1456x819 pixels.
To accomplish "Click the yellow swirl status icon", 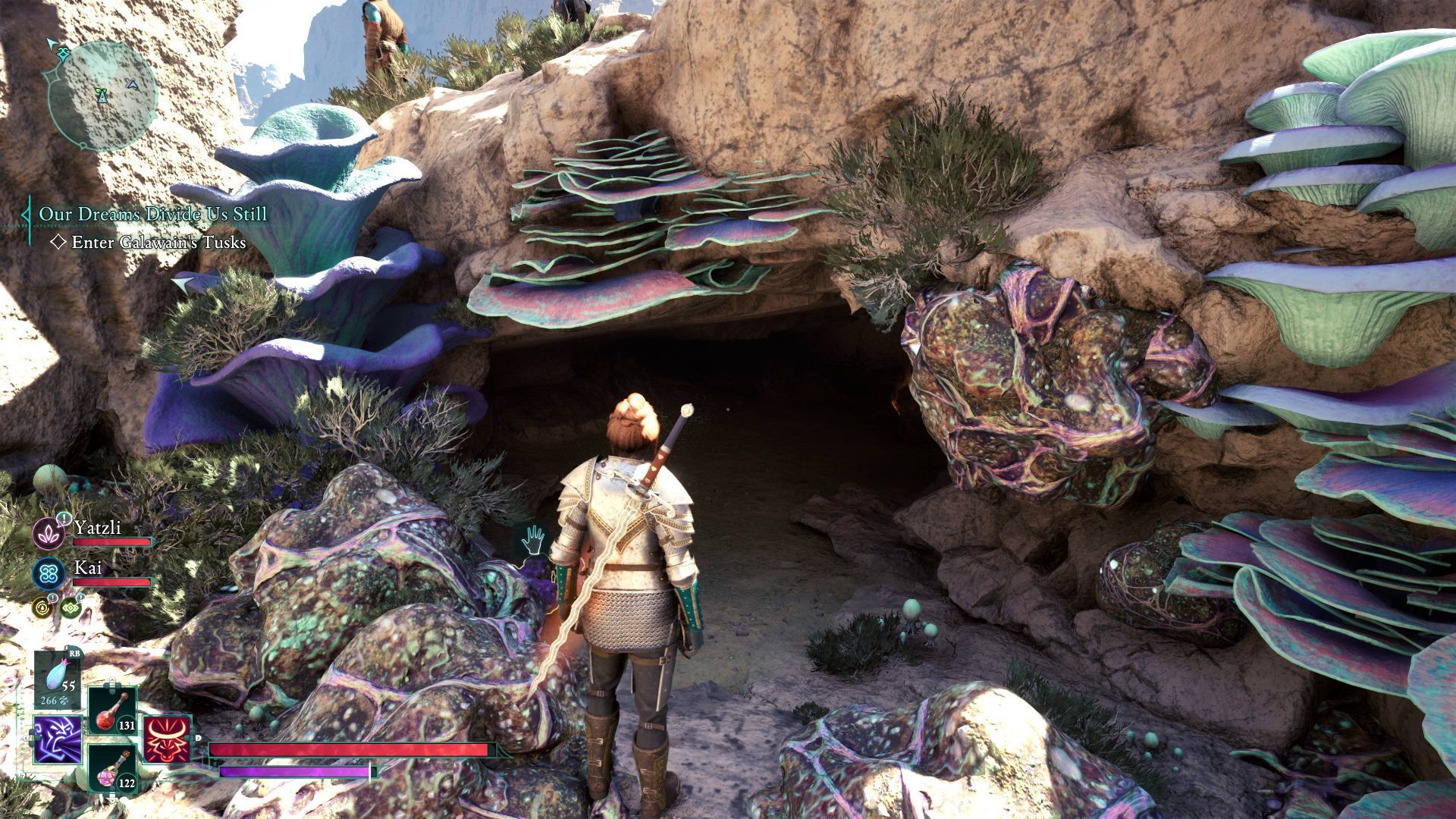I will (42, 607).
